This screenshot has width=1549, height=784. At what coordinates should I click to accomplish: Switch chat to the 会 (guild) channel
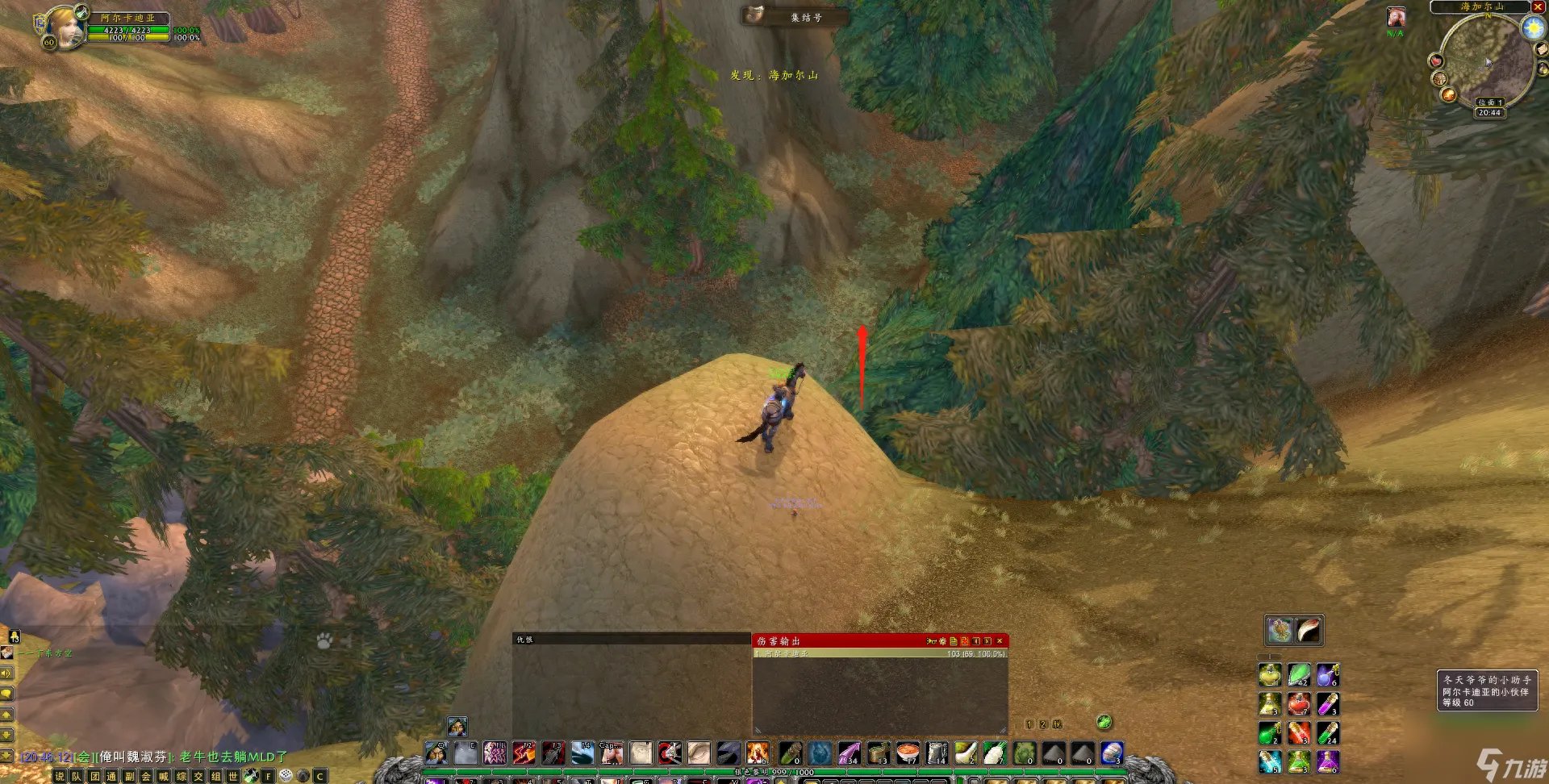146,776
